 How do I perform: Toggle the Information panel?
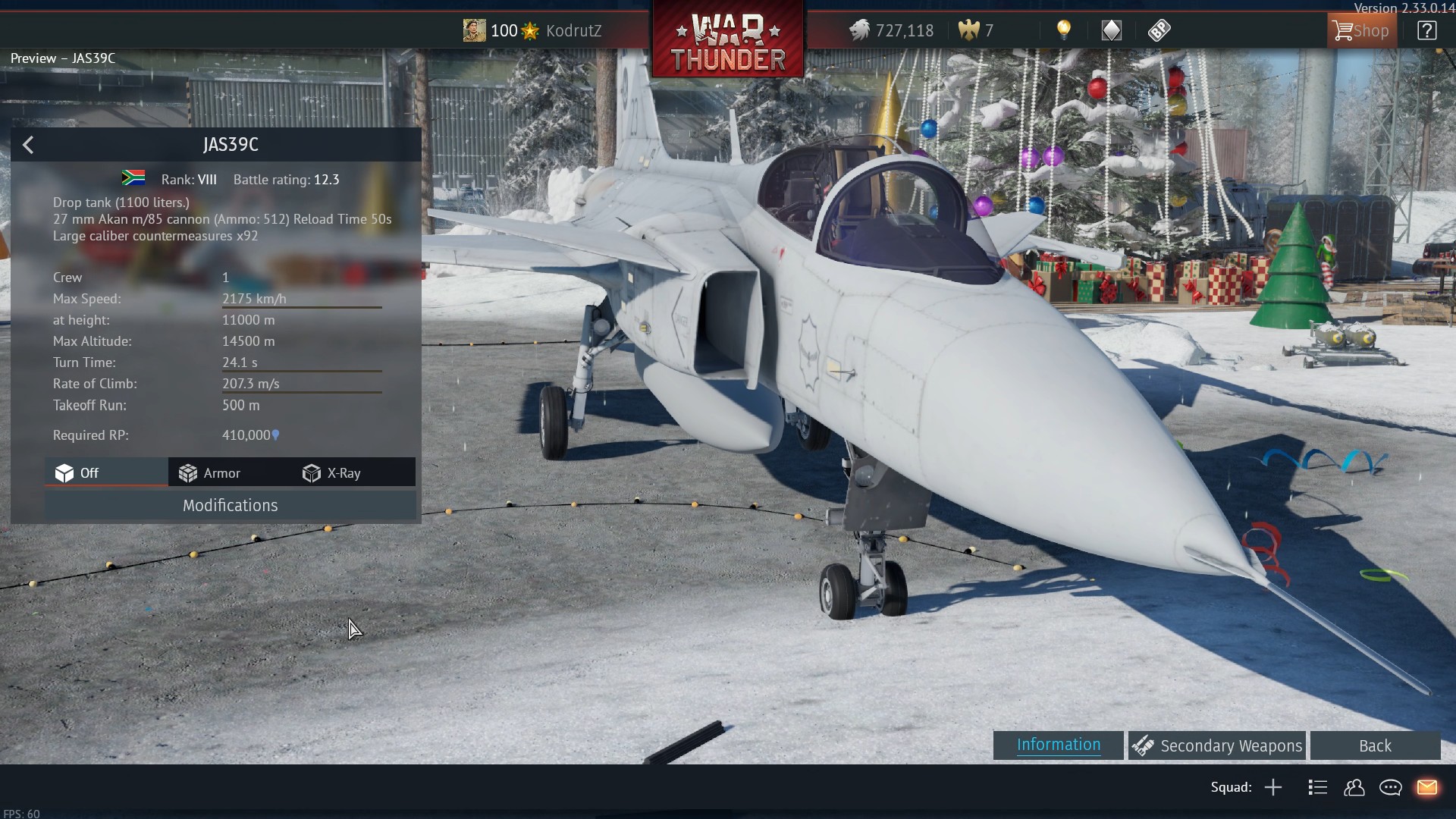1058,745
